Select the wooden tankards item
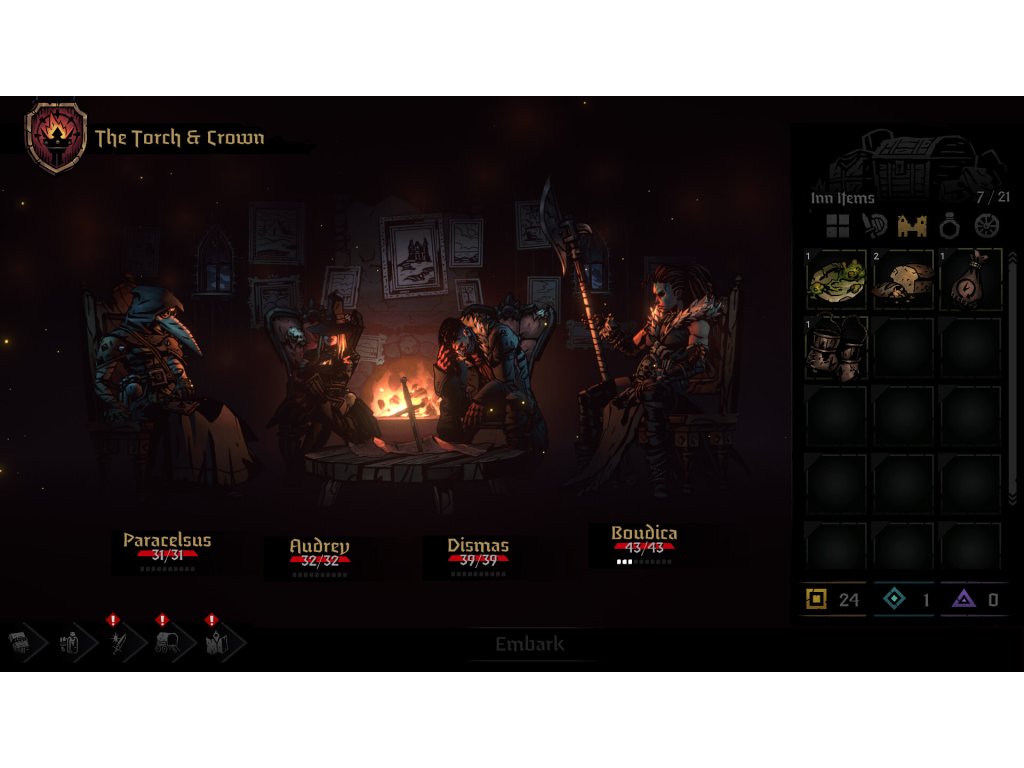Image resolution: width=1024 pixels, height=768 pixels. 836,348
